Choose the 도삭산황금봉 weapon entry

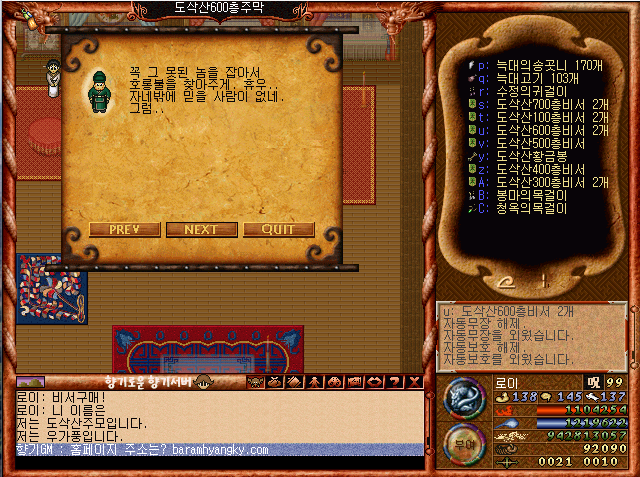tap(531, 156)
